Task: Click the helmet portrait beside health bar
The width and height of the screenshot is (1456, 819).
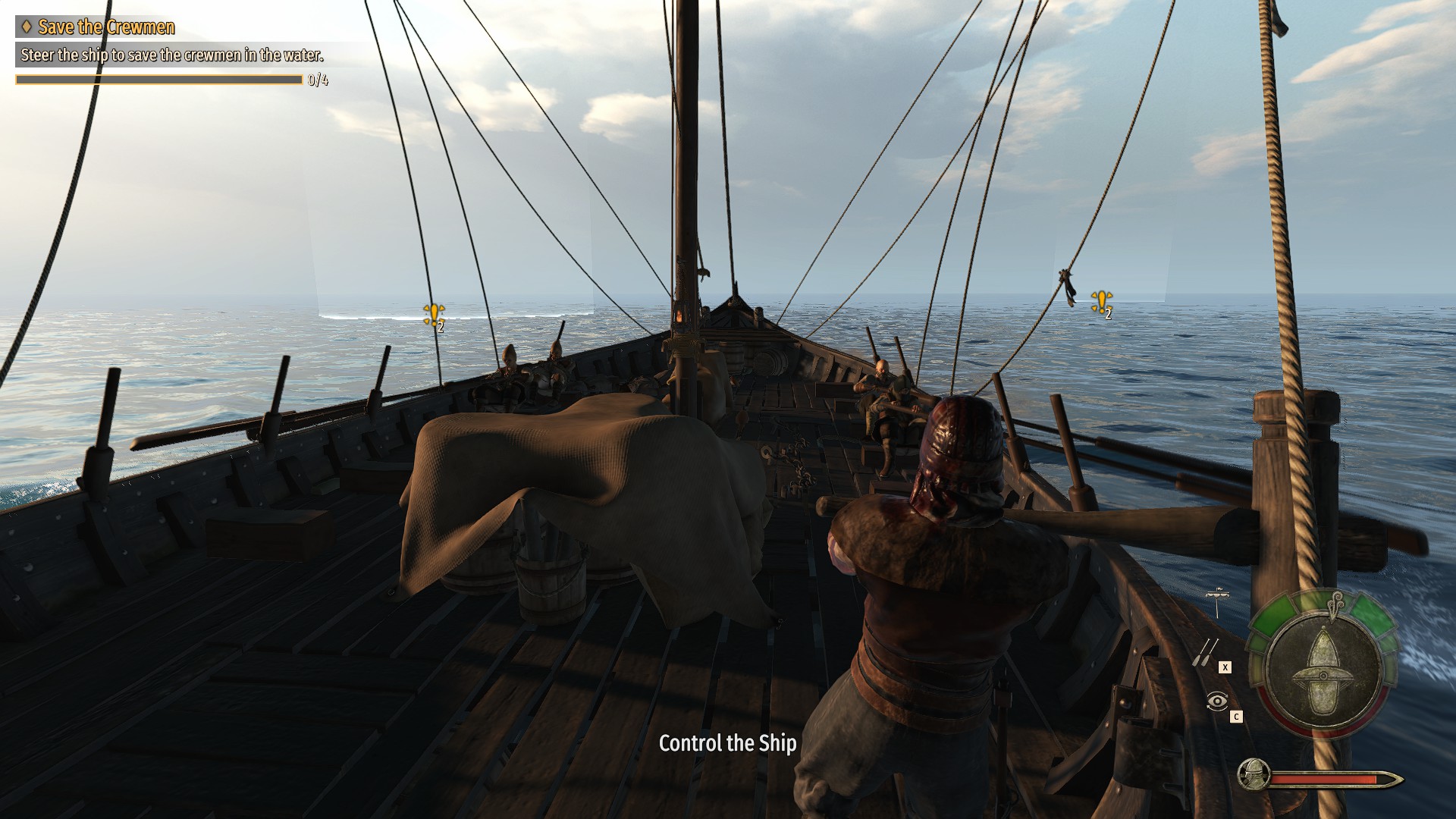Action: click(x=1254, y=774)
